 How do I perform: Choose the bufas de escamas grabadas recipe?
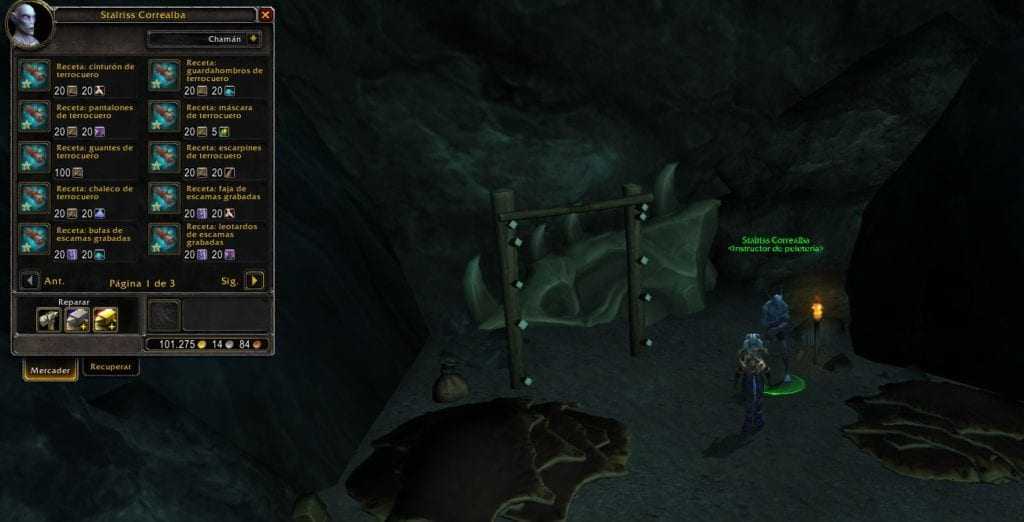[36, 239]
